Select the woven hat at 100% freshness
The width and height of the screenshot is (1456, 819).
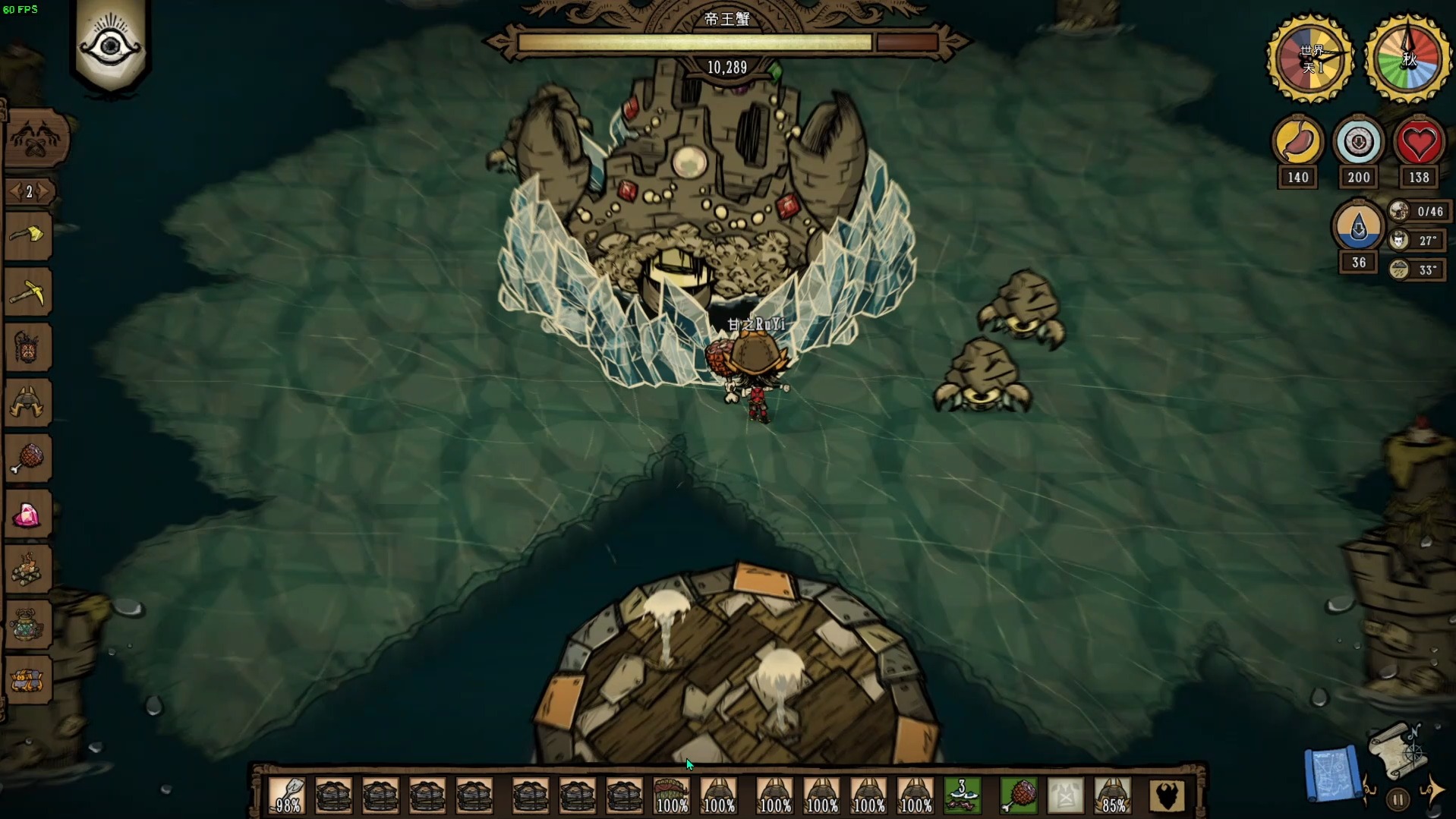pos(671,795)
